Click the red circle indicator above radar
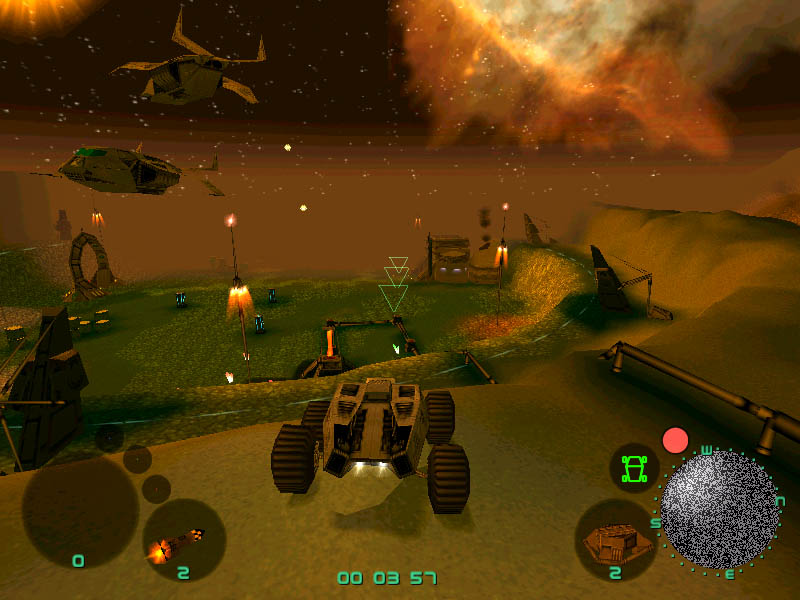 [x=676, y=440]
